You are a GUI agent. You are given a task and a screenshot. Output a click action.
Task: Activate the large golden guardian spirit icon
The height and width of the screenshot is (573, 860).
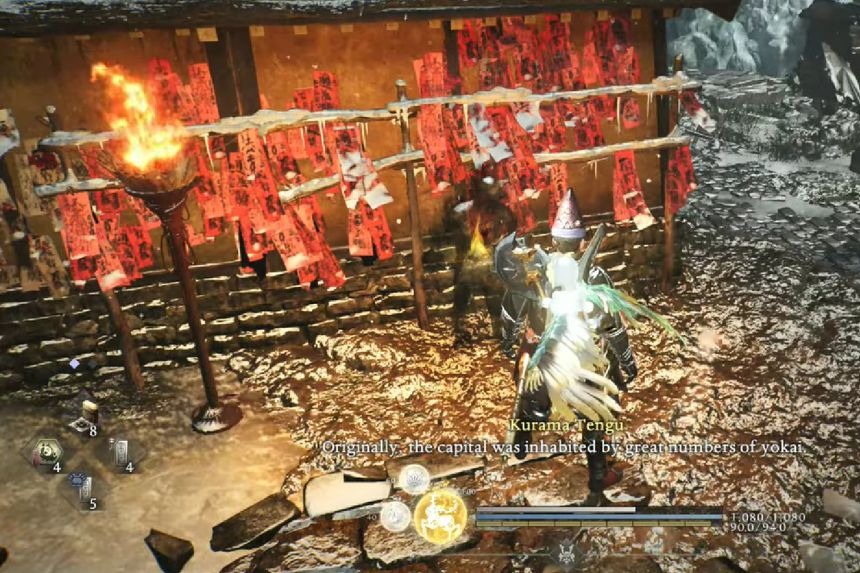[x=440, y=516]
